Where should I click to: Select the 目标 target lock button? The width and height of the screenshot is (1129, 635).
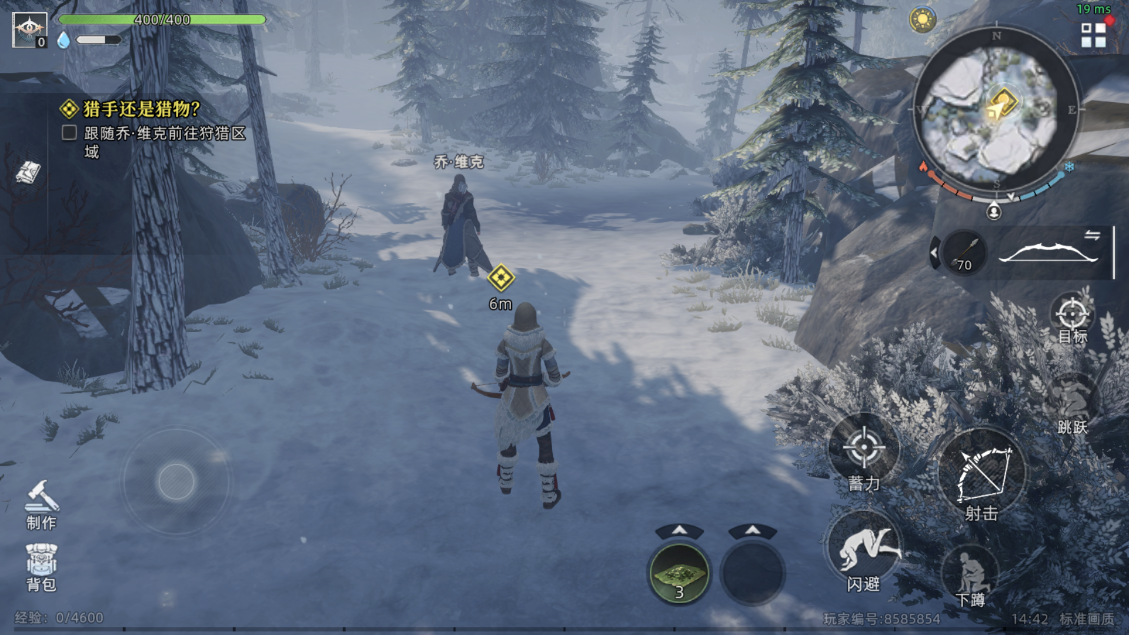1072,315
